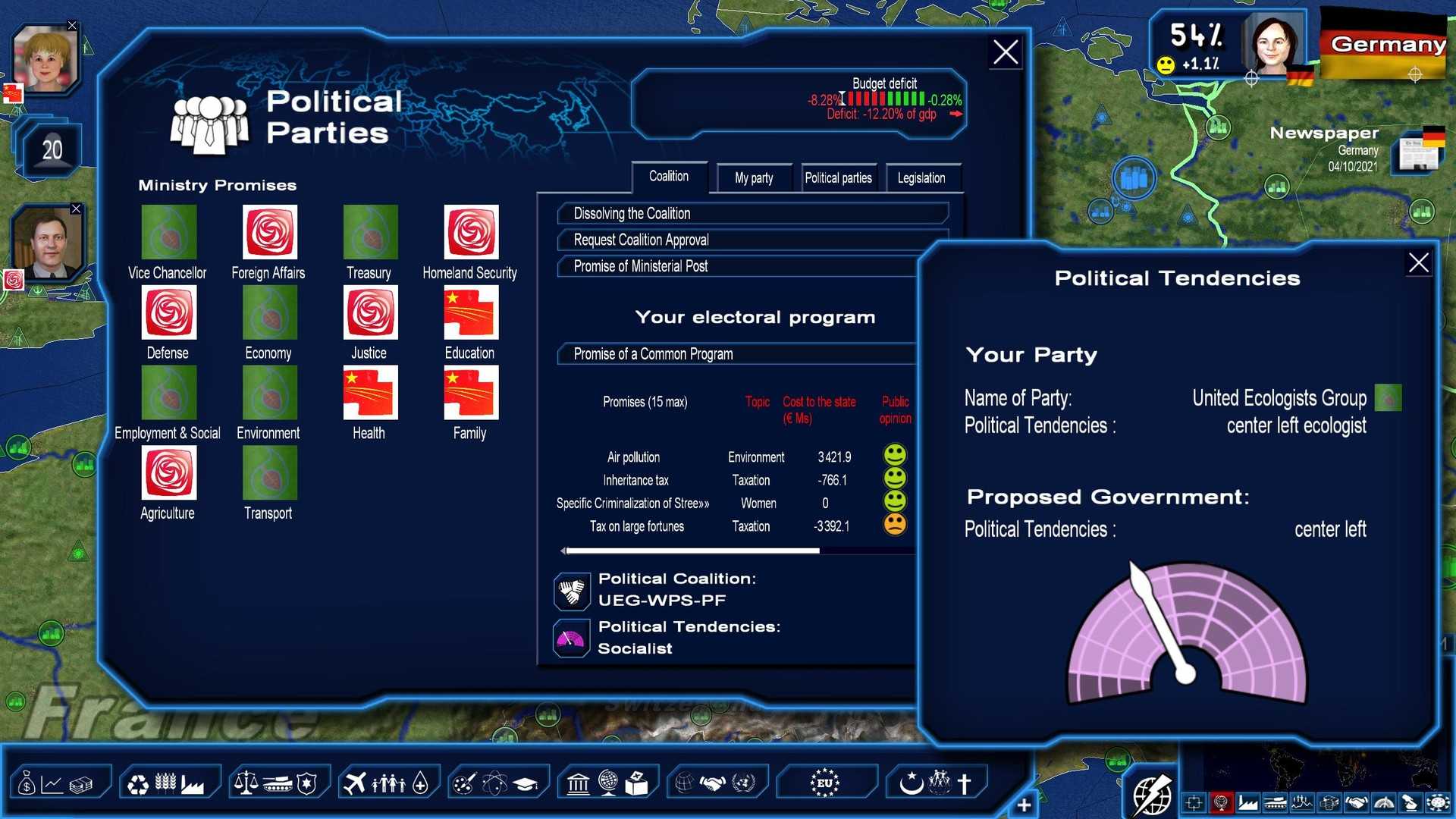Toggle the Foreign Affairs ministry promise
Image resolution: width=1456 pixels, height=819 pixels.
[268, 233]
